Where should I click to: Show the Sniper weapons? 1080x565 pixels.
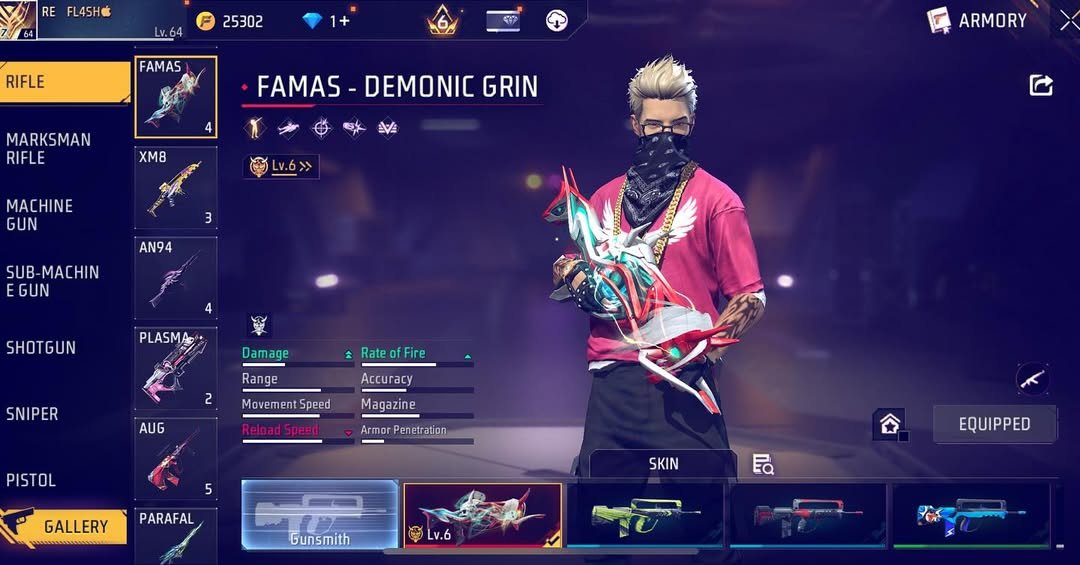coord(32,414)
